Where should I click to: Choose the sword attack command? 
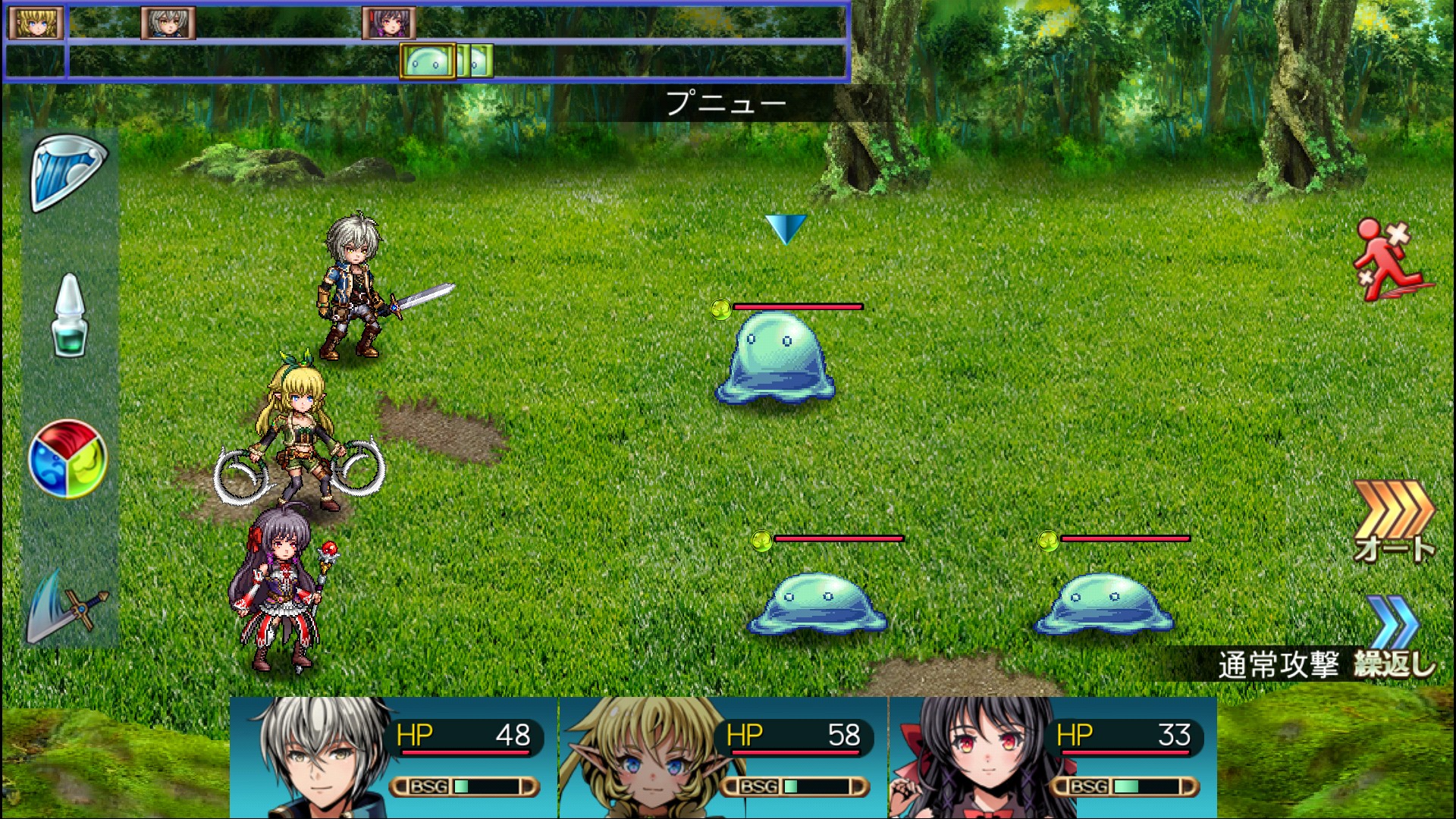tap(68, 607)
